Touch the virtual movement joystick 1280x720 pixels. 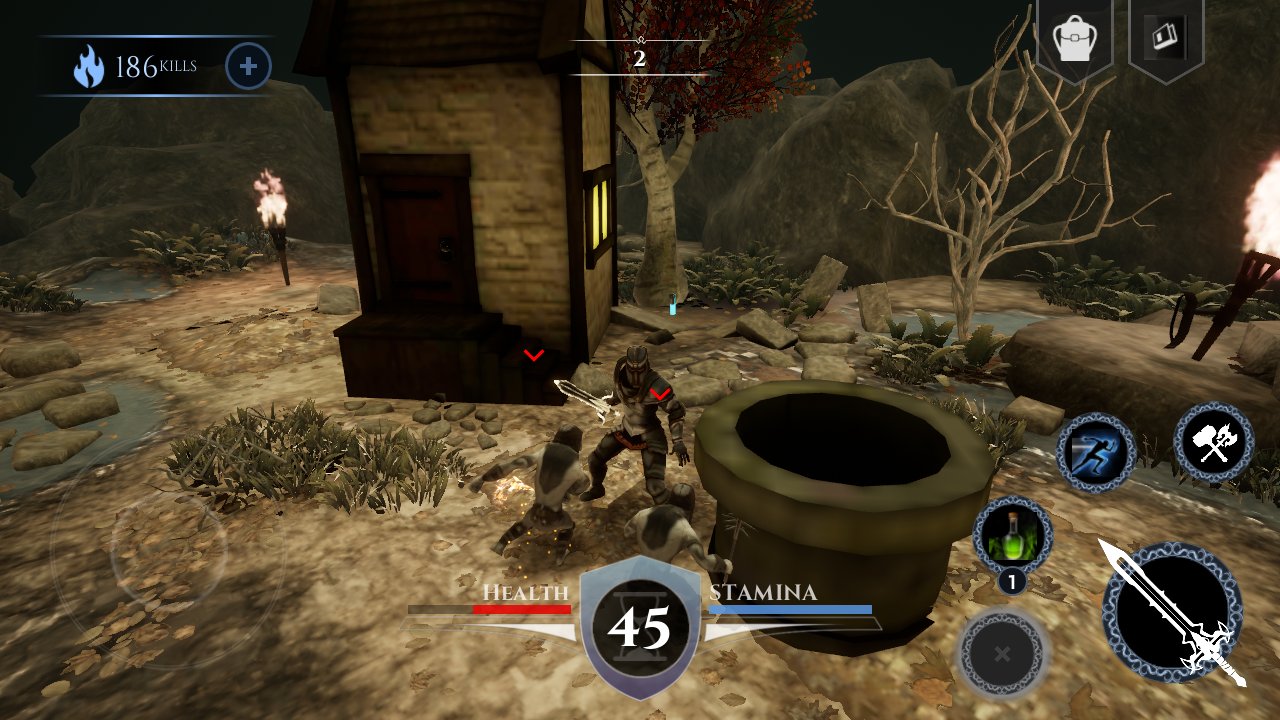click(168, 548)
